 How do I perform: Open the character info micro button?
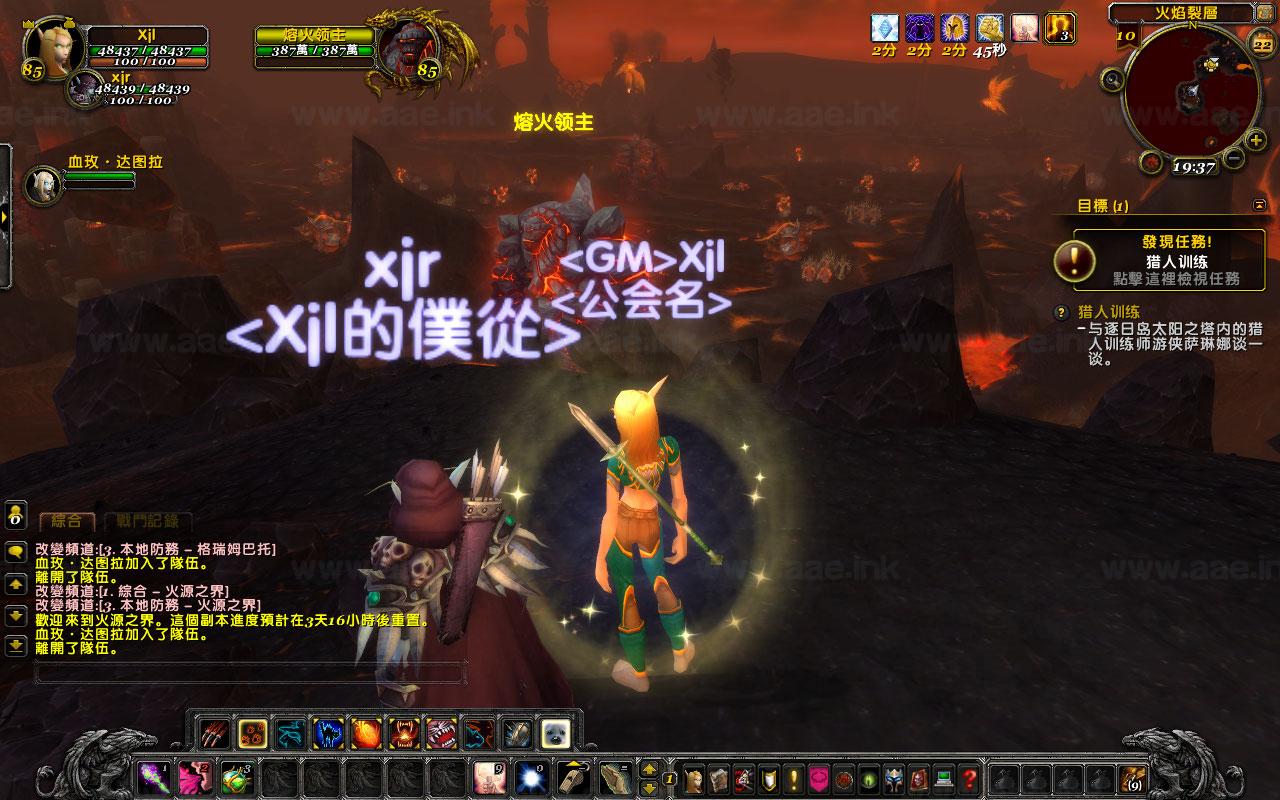point(695,777)
